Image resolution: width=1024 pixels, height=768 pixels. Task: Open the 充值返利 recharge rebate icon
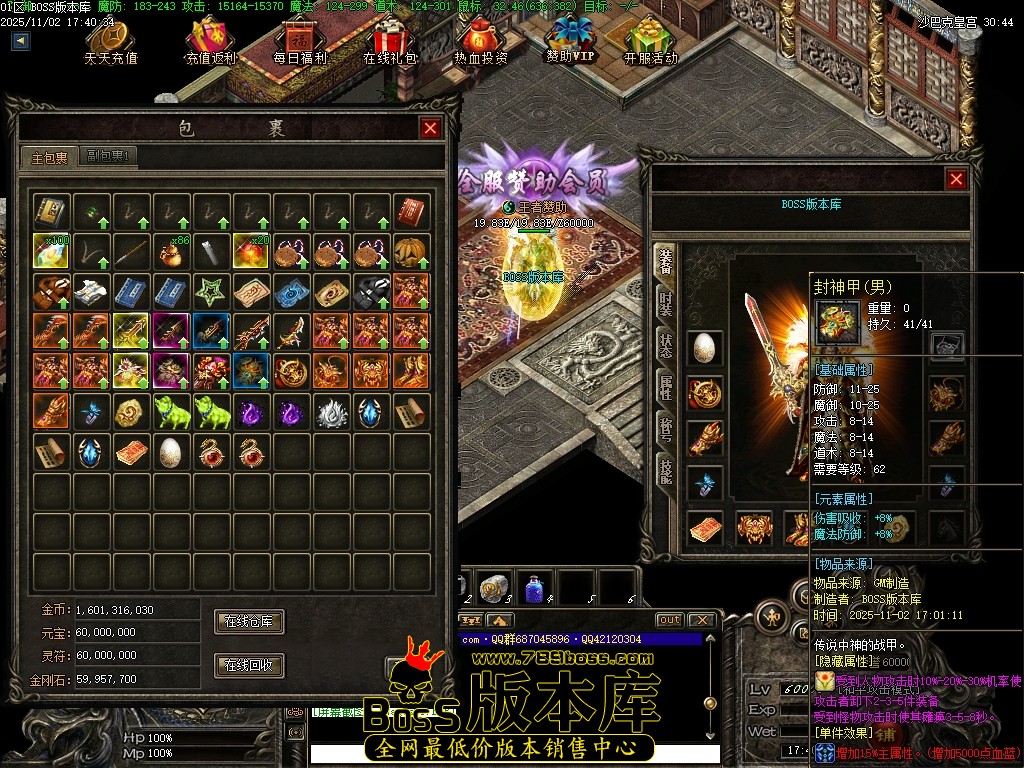pyautogui.click(x=210, y=42)
